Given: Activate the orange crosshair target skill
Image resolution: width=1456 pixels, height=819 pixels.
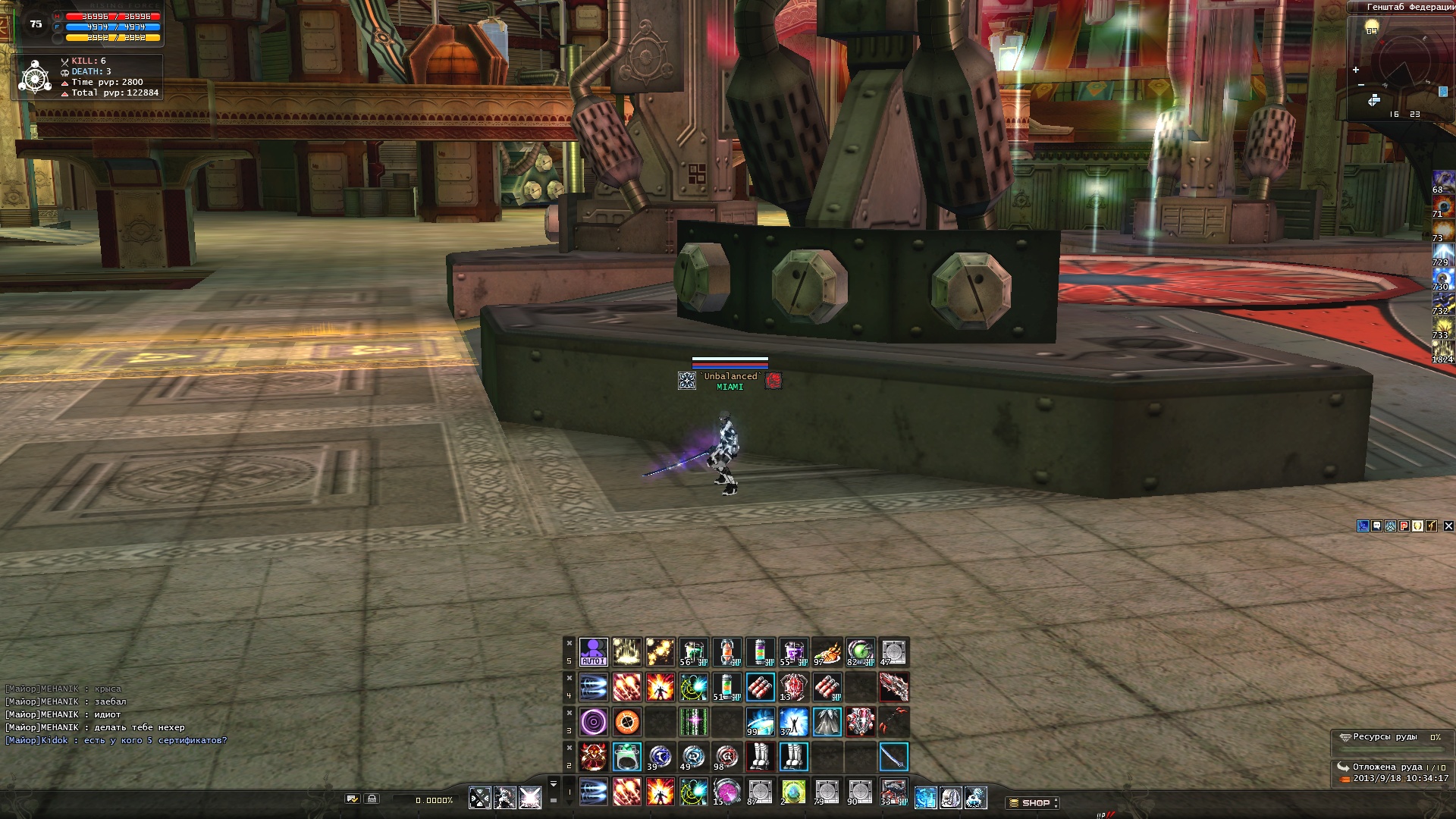Looking at the screenshot, I should tap(626, 722).
